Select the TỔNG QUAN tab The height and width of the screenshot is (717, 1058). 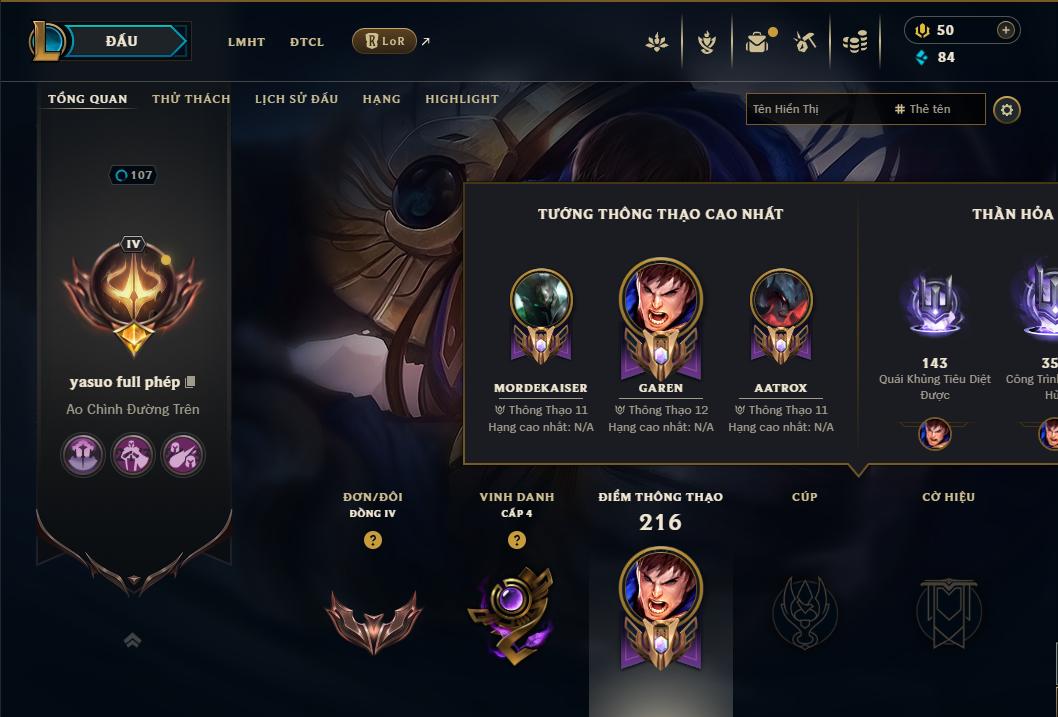click(x=88, y=99)
